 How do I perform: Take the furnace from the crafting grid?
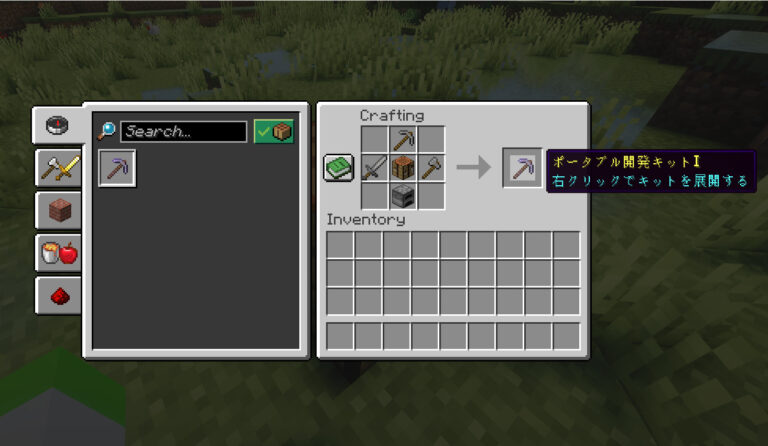403,196
